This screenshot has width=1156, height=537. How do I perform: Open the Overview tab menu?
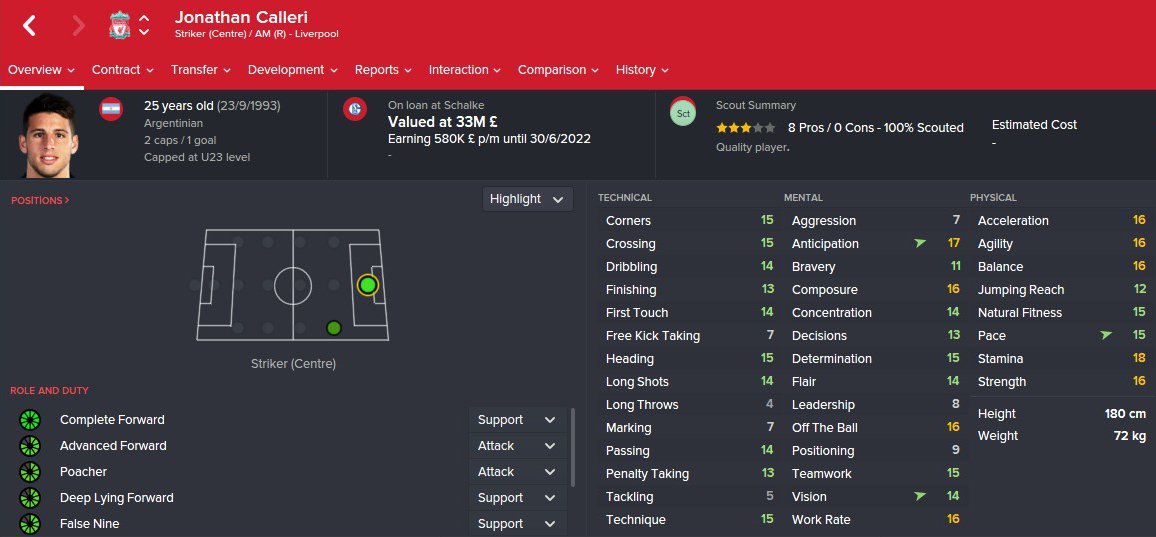tap(42, 70)
